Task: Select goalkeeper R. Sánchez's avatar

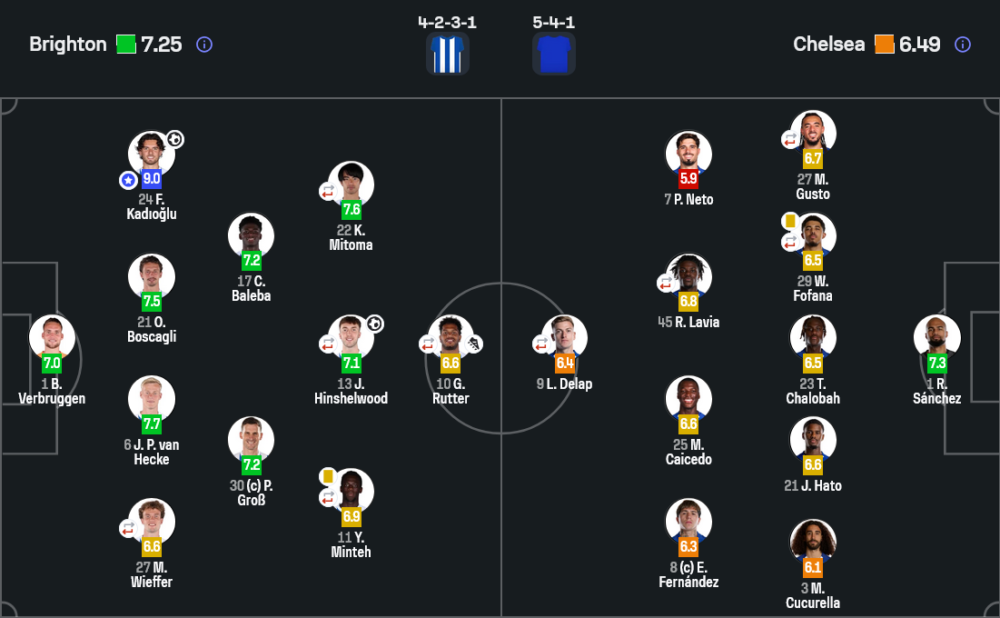Action: (x=937, y=338)
